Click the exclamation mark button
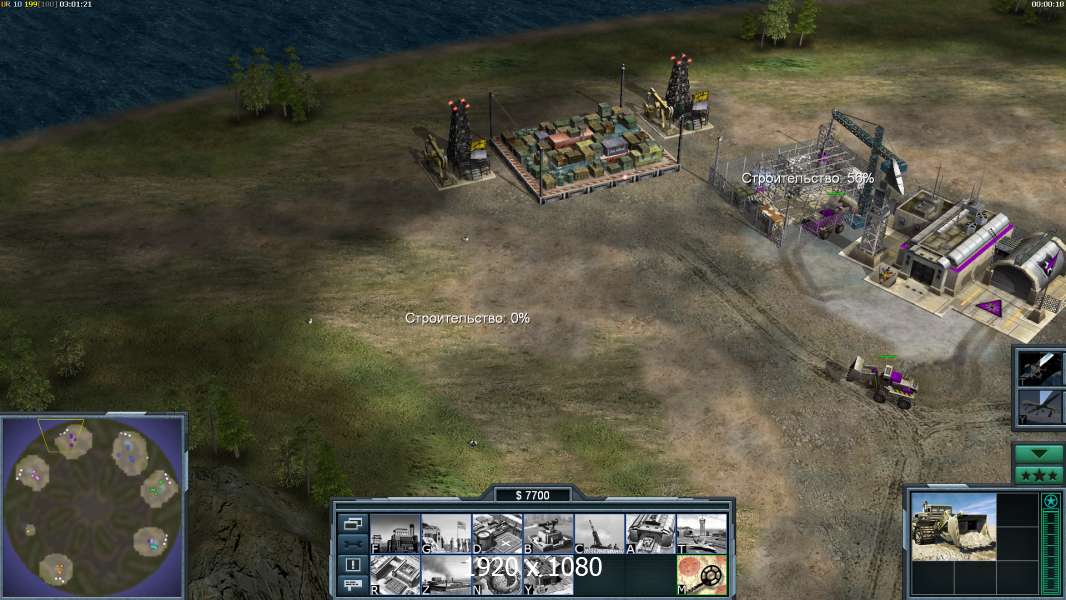 [x=353, y=564]
